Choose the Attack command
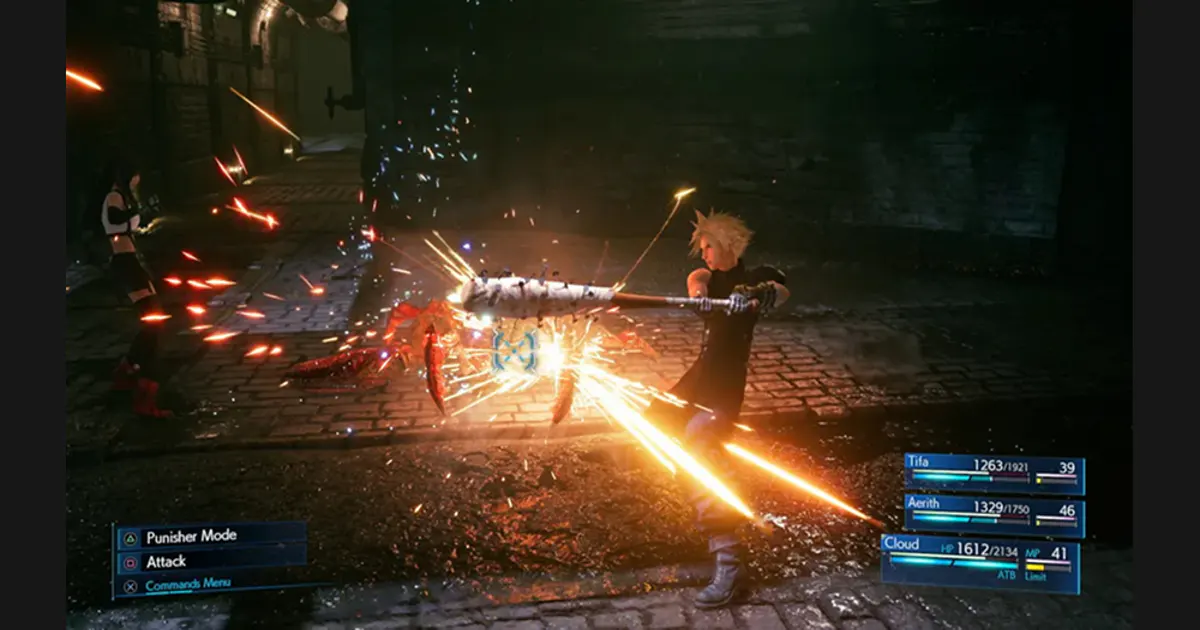The image size is (1200, 630). pos(211,562)
